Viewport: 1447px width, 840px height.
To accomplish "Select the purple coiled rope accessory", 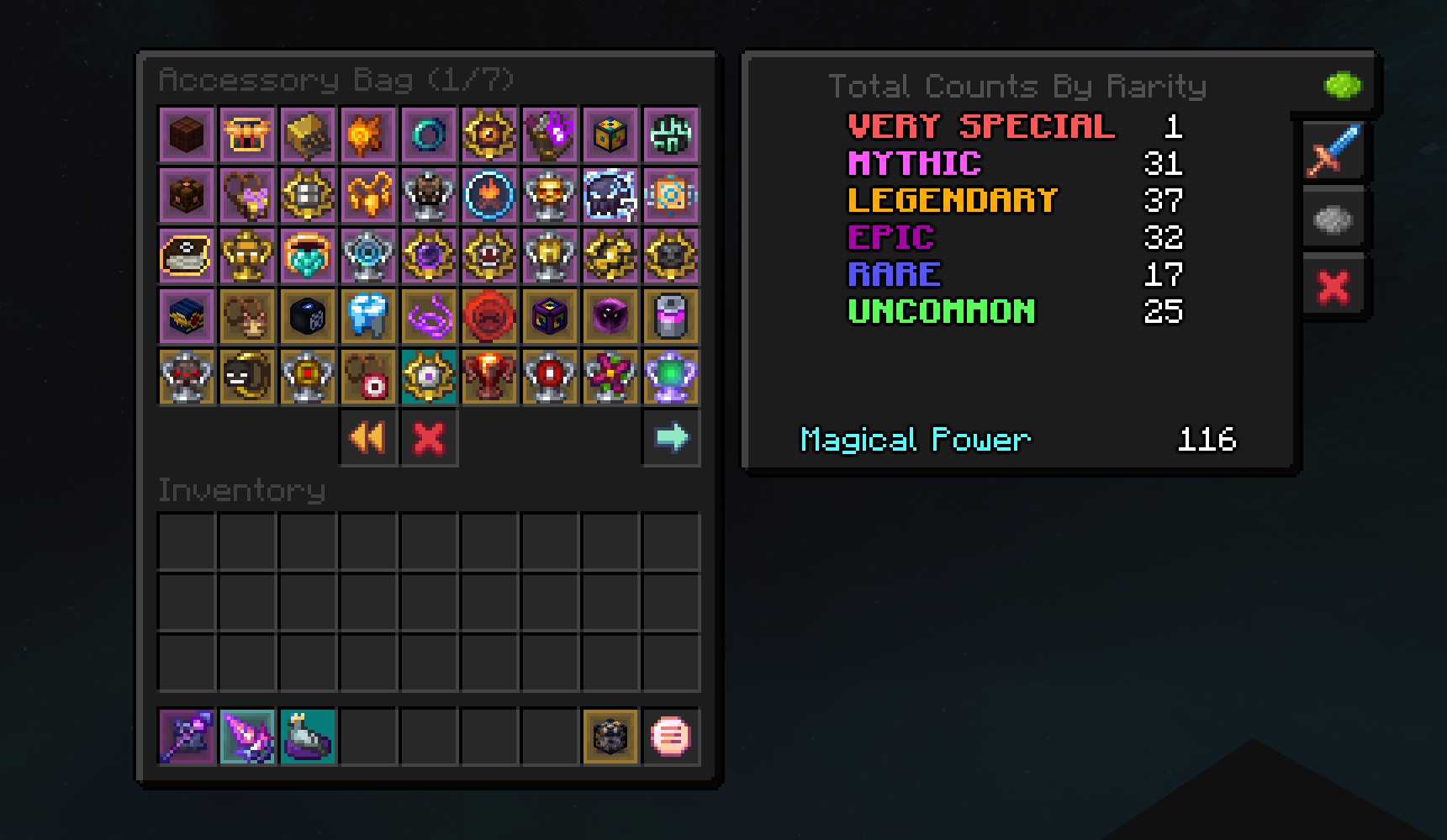I will click(429, 316).
